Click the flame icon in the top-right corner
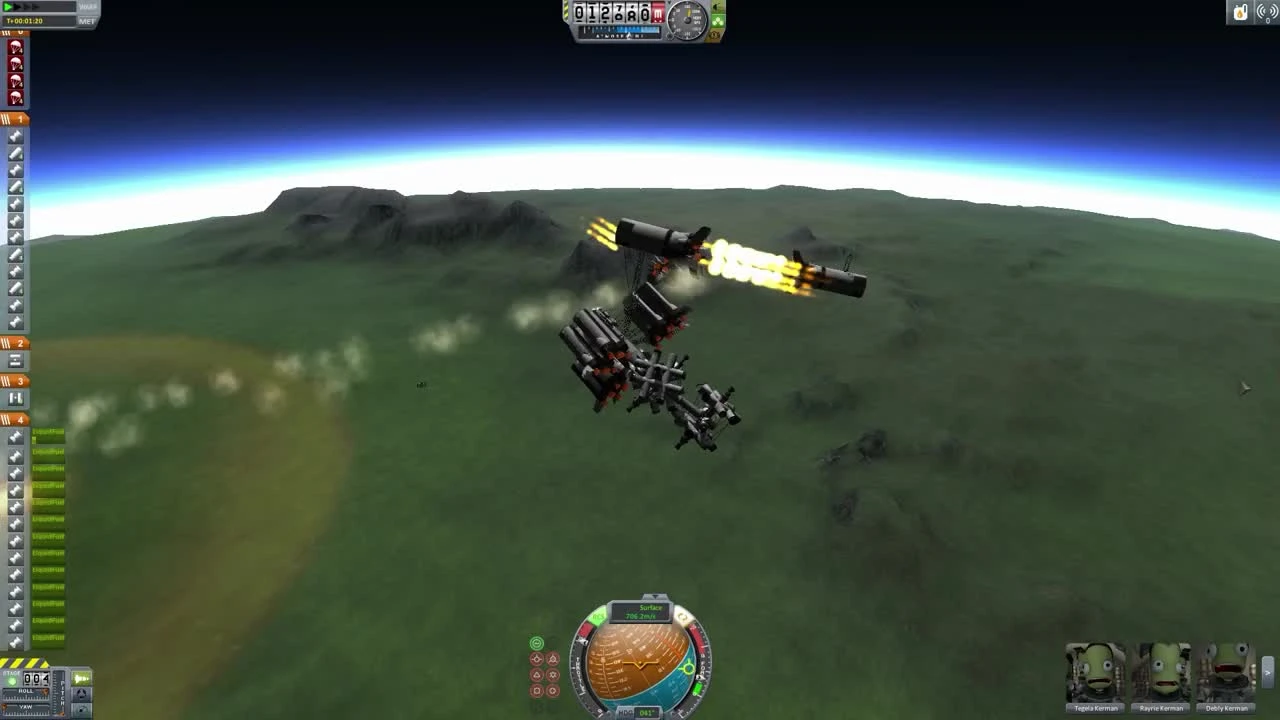 1241,11
